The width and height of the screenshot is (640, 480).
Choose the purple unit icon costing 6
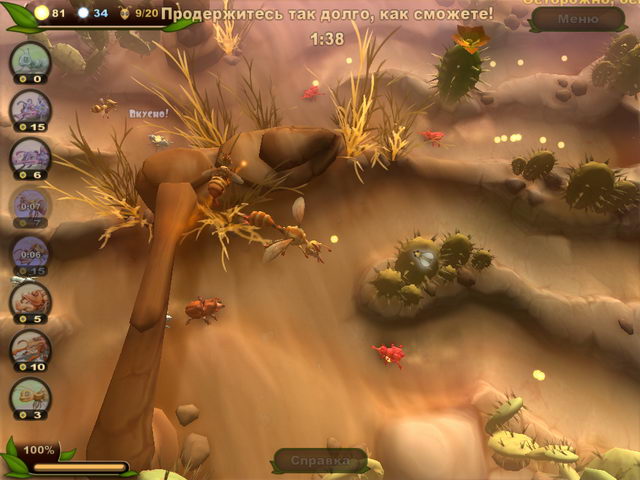30,156
